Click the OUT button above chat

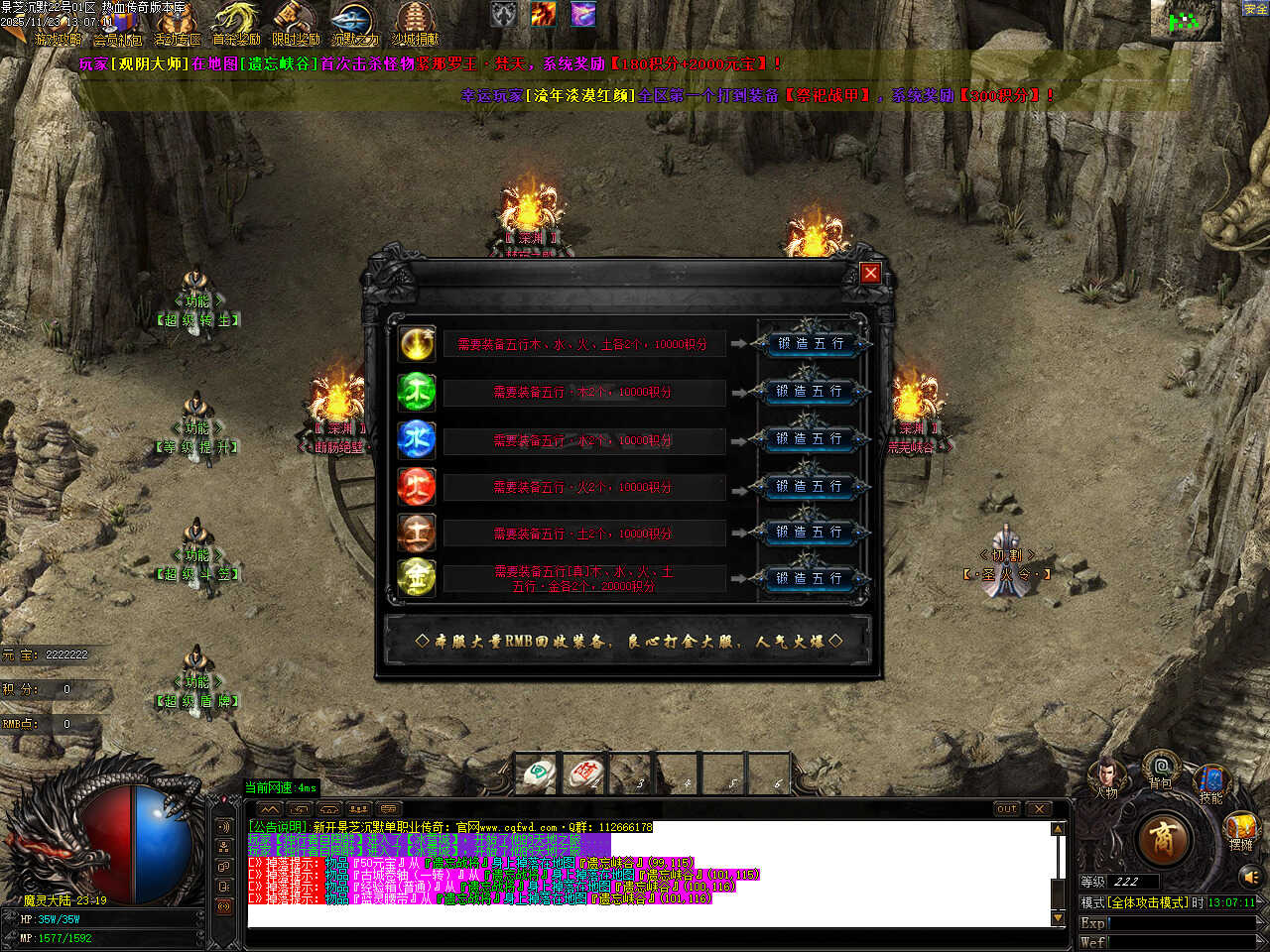tap(1006, 809)
